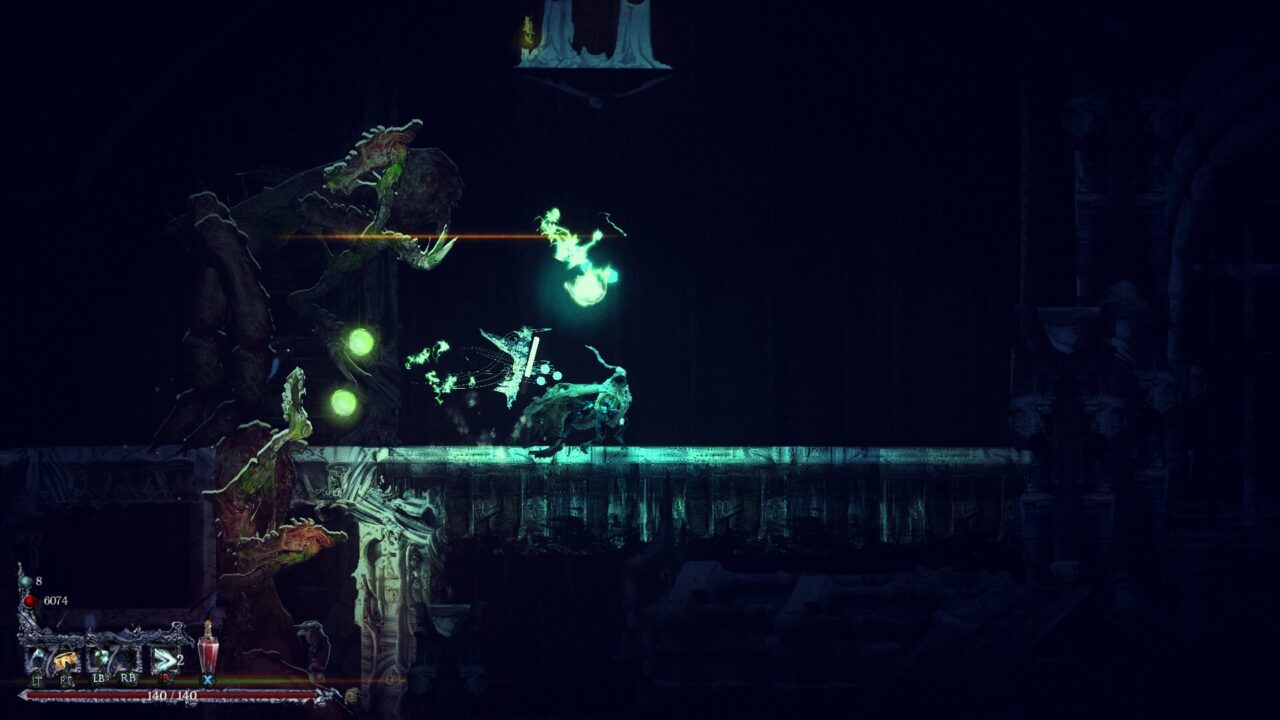The width and height of the screenshot is (1280, 720).
Task: Select the B dash ability chevron icon
Action: (x=164, y=660)
